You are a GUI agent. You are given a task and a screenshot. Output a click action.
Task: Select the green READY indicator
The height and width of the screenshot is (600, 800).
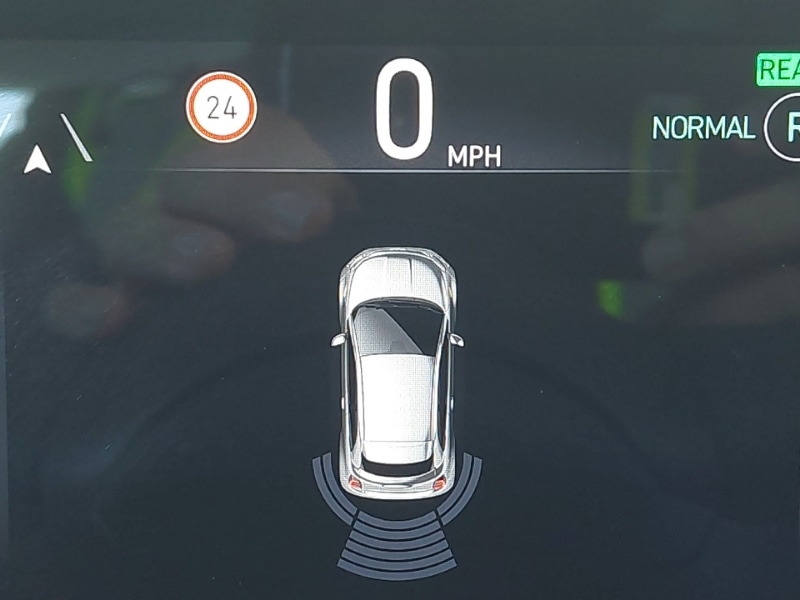point(778,70)
